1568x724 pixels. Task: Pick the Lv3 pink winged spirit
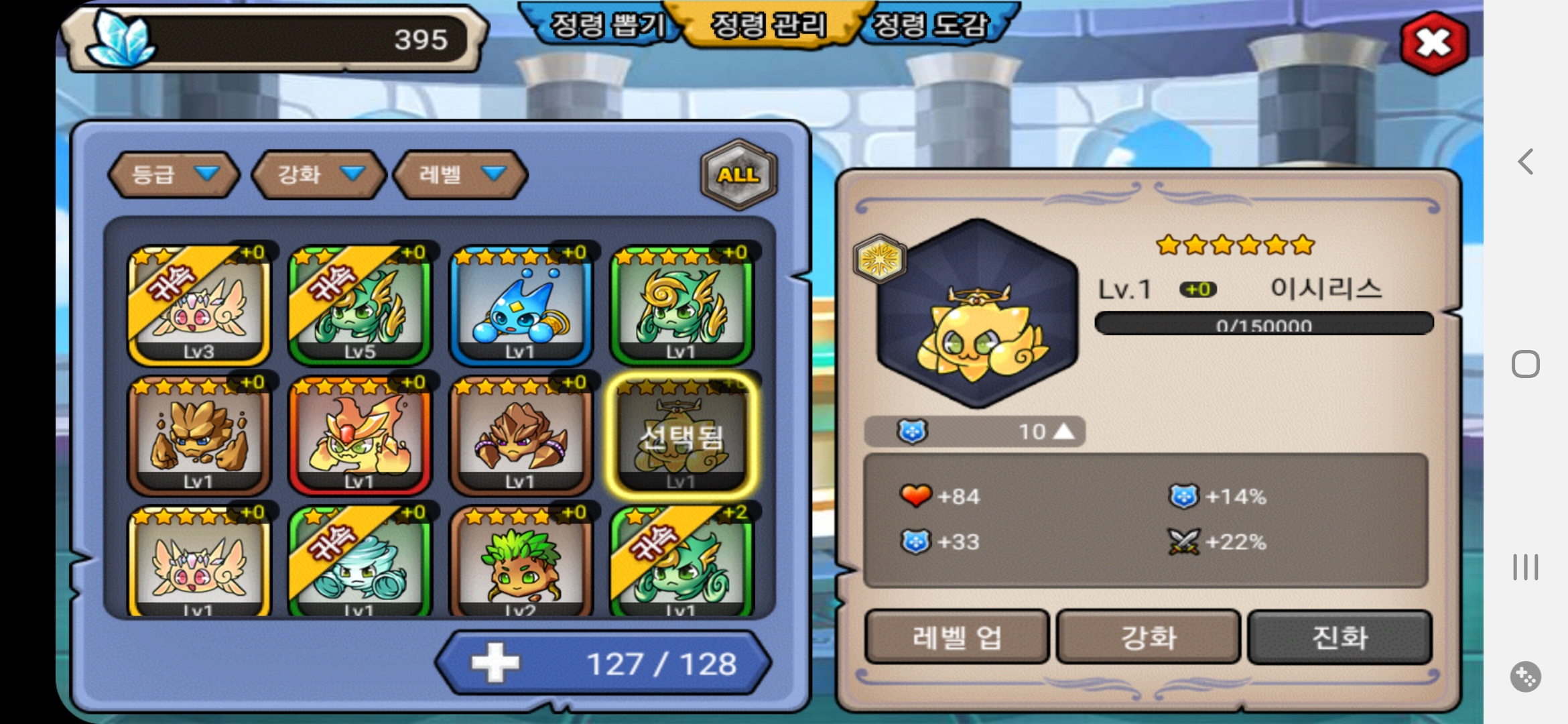pyautogui.click(x=199, y=306)
